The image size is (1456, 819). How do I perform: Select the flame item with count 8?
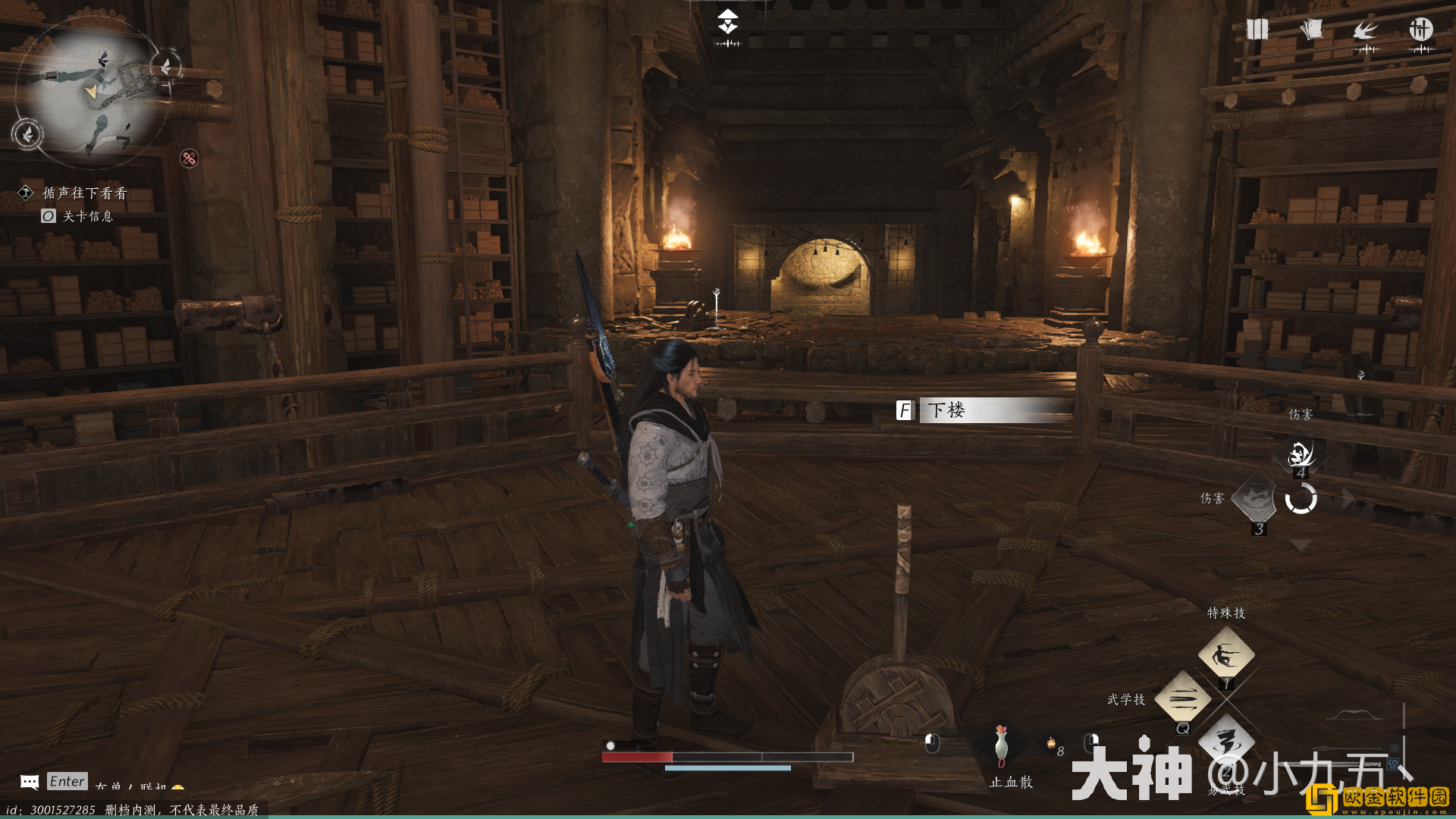[x=1052, y=745]
